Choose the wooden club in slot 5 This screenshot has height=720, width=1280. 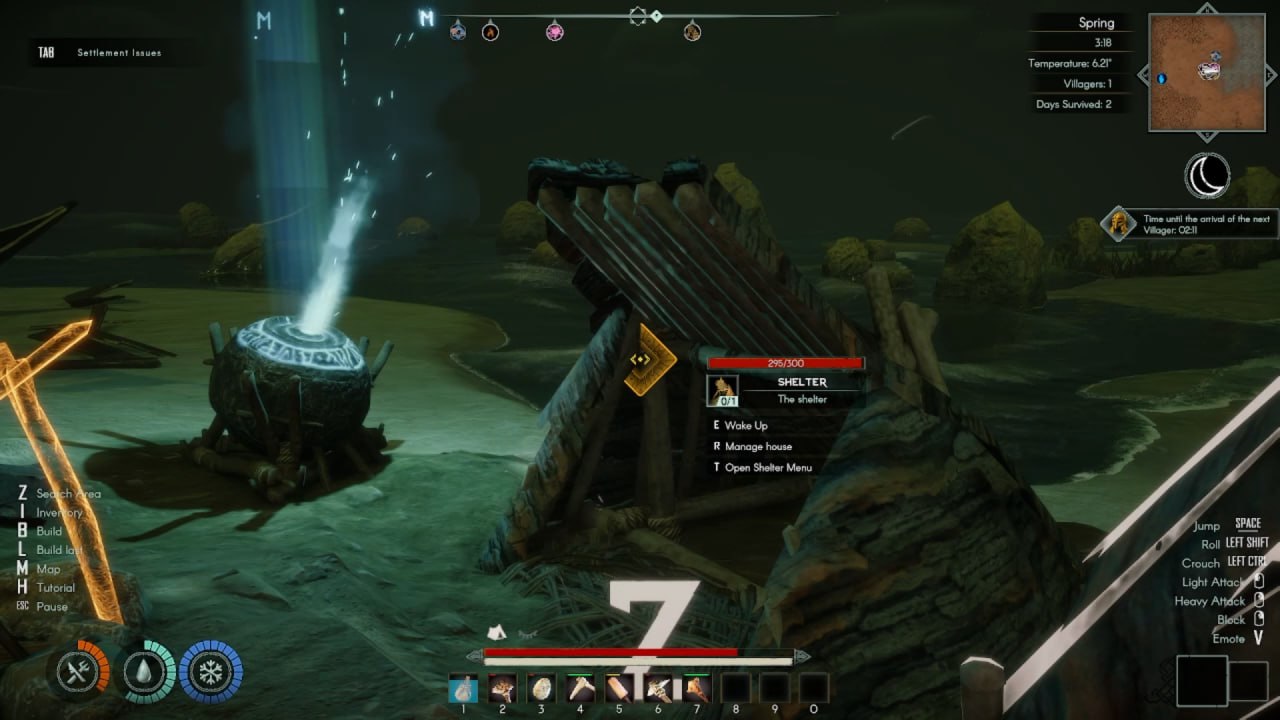click(x=619, y=688)
